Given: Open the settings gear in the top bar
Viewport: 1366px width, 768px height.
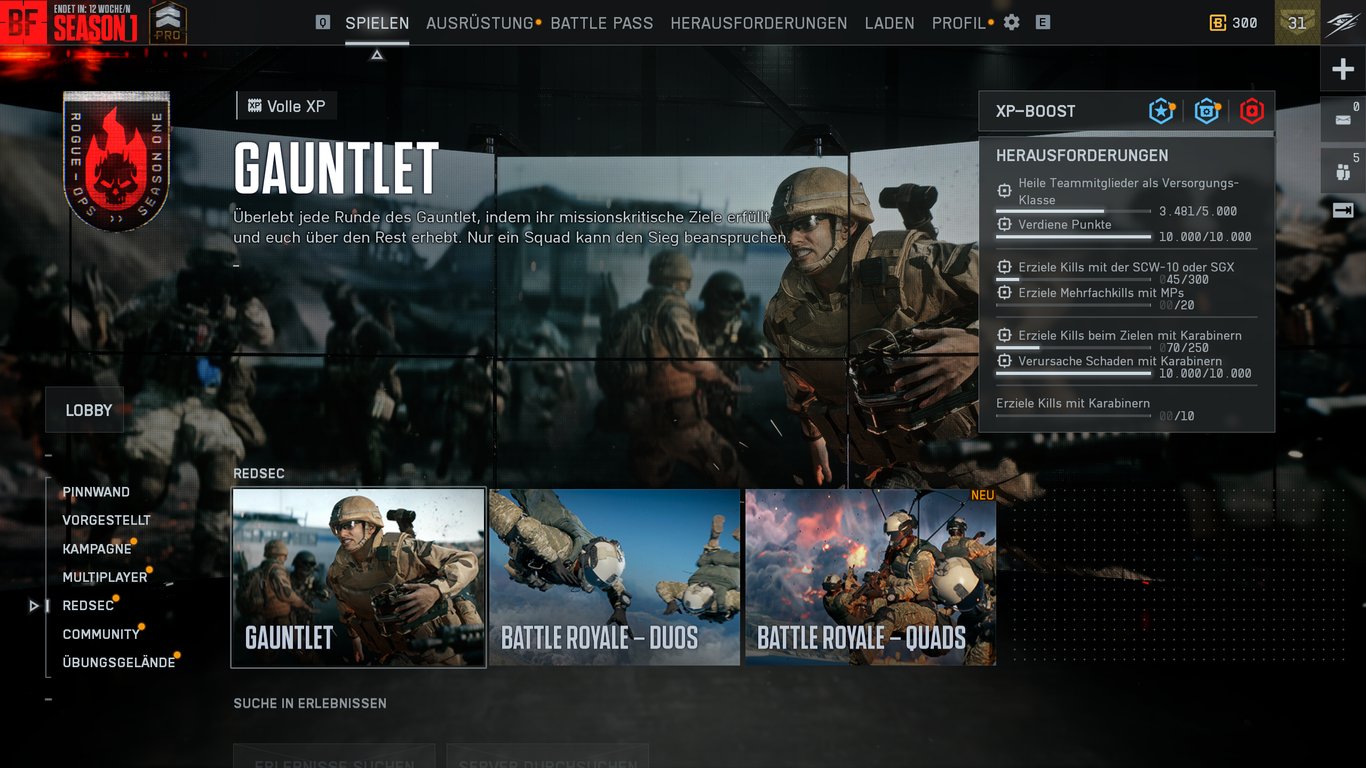Looking at the screenshot, I should click(1011, 22).
